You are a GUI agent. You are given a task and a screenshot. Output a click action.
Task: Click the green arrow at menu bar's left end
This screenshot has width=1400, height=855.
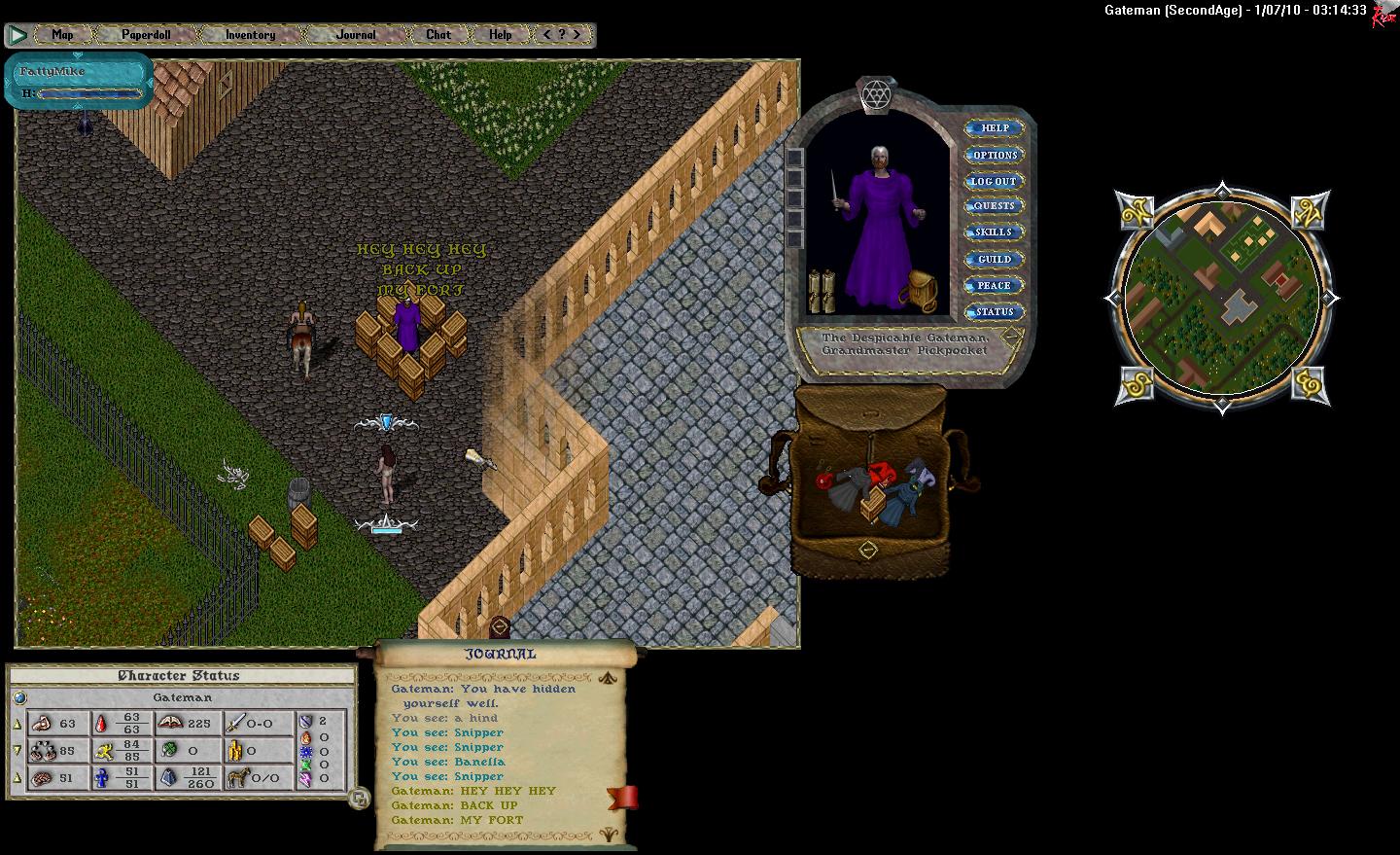point(17,36)
